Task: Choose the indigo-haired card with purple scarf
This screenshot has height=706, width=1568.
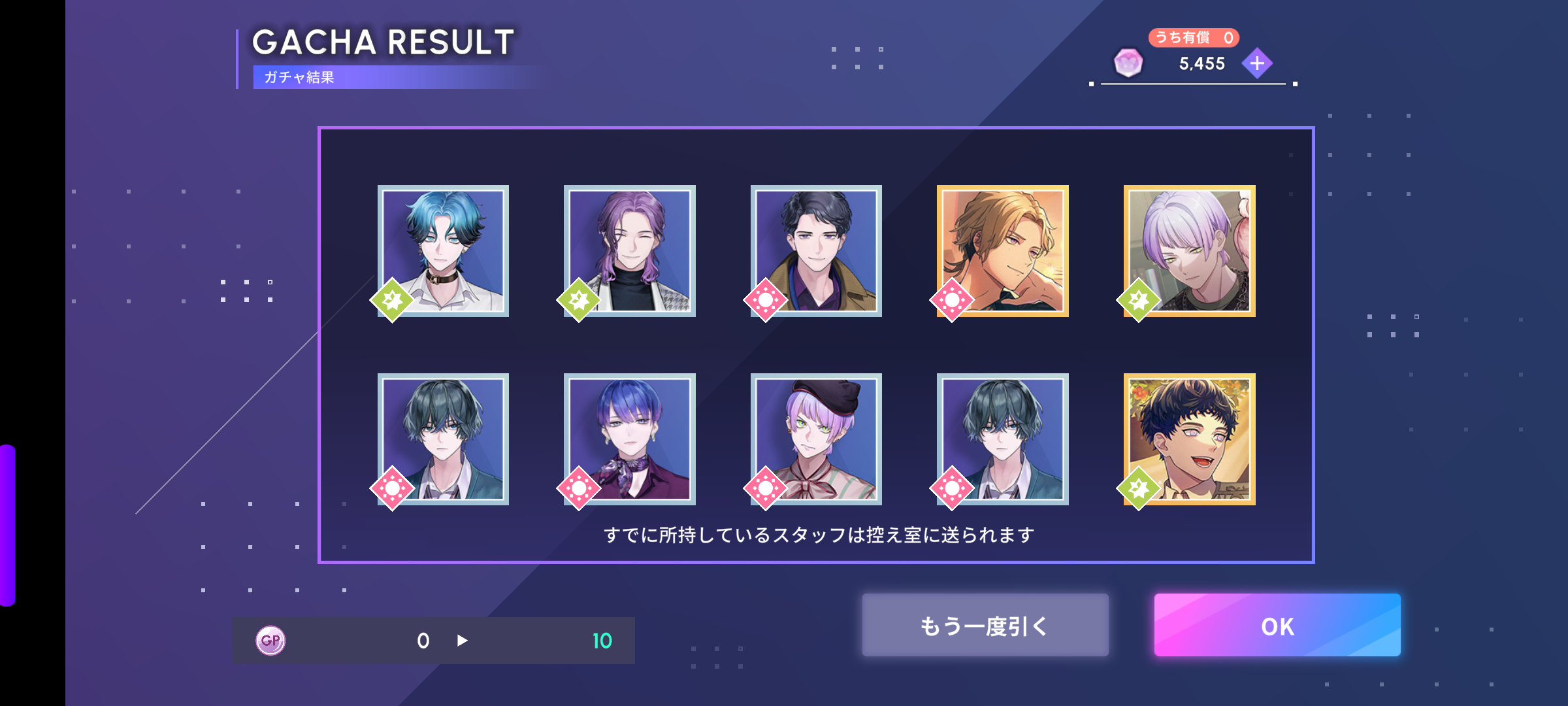Action: tap(629, 439)
